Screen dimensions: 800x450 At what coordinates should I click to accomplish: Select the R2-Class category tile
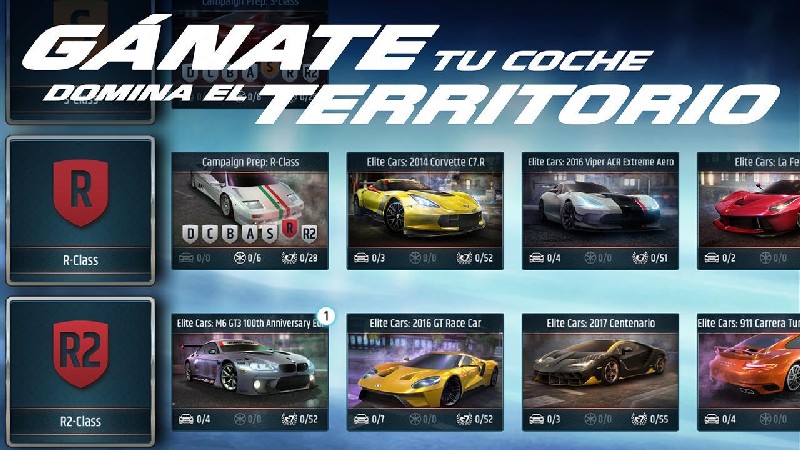point(80,370)
